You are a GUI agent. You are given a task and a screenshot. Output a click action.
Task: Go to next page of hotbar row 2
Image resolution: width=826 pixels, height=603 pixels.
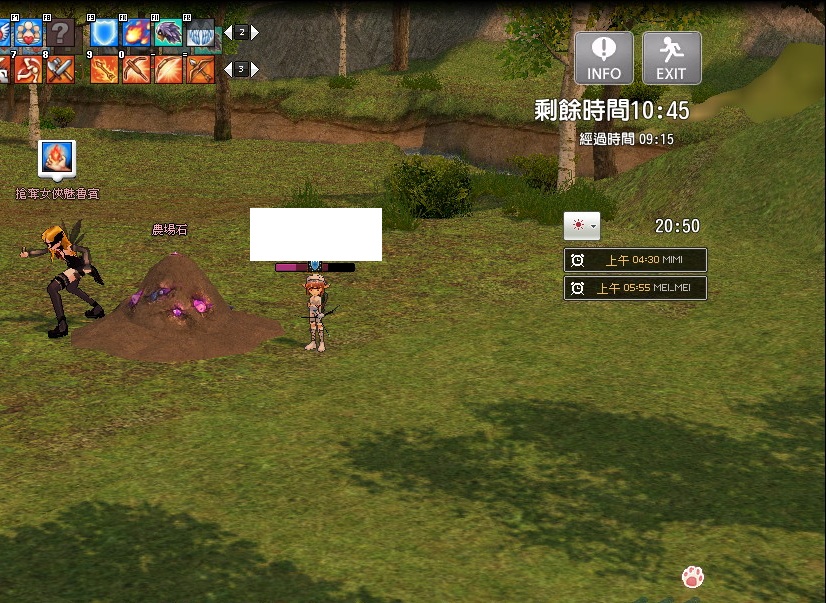(255, 33)
